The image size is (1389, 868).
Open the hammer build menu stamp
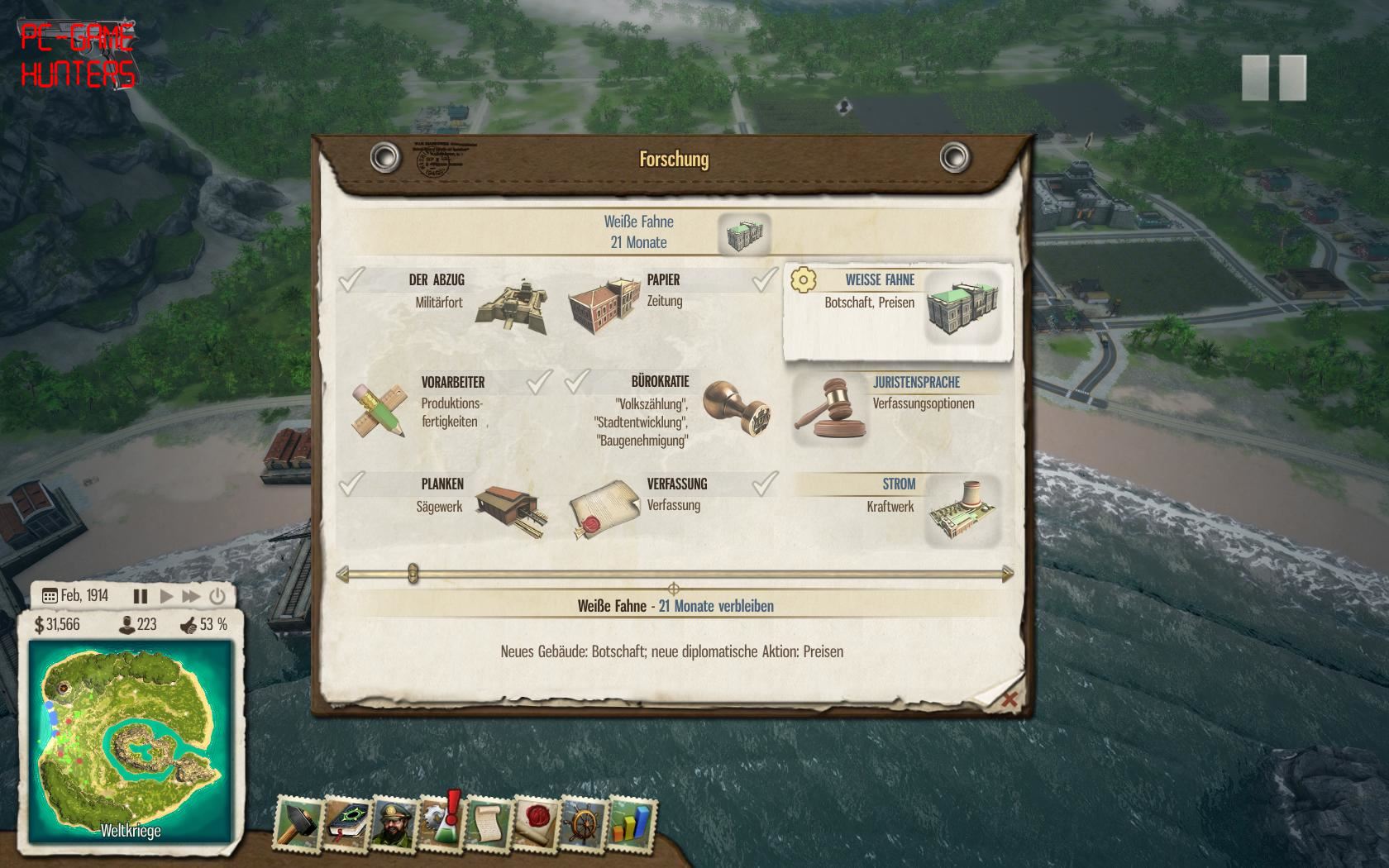(298, 823)
